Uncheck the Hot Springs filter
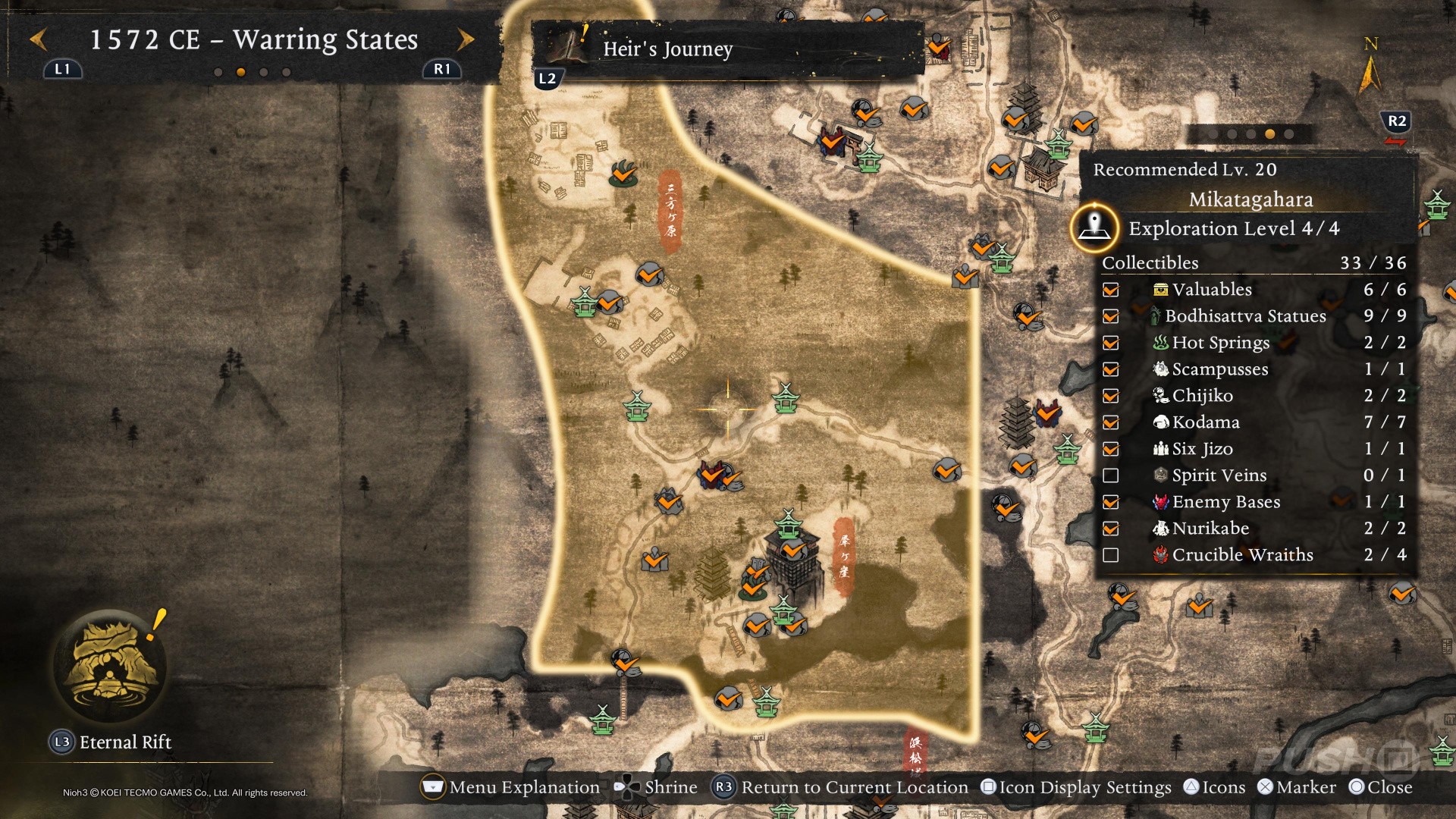Viewport: 1456px width, 819px height. 1111,343
